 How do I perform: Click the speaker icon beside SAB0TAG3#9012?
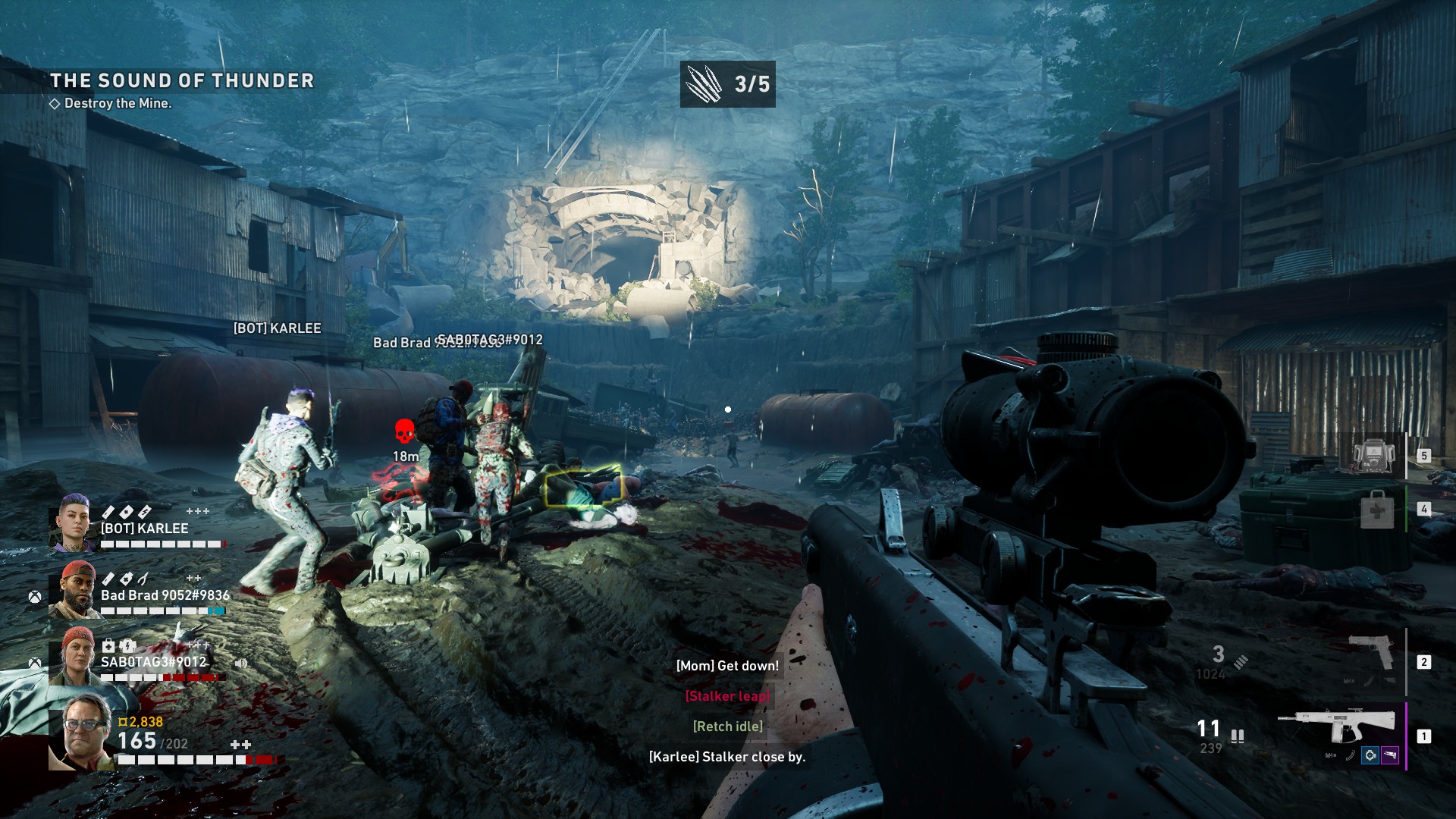pos(241,663)
